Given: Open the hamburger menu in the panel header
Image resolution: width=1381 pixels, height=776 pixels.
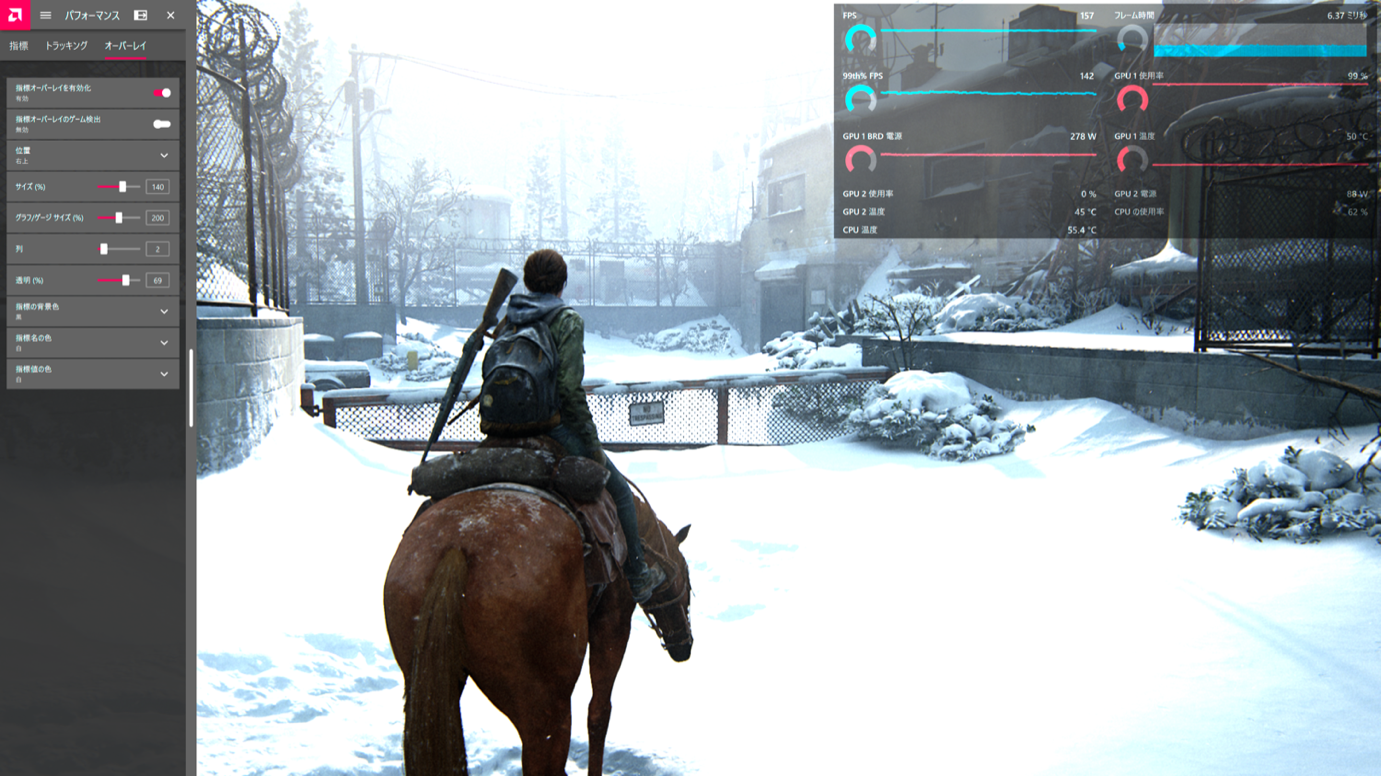Looking at the screenshot, I should point(45,15).
